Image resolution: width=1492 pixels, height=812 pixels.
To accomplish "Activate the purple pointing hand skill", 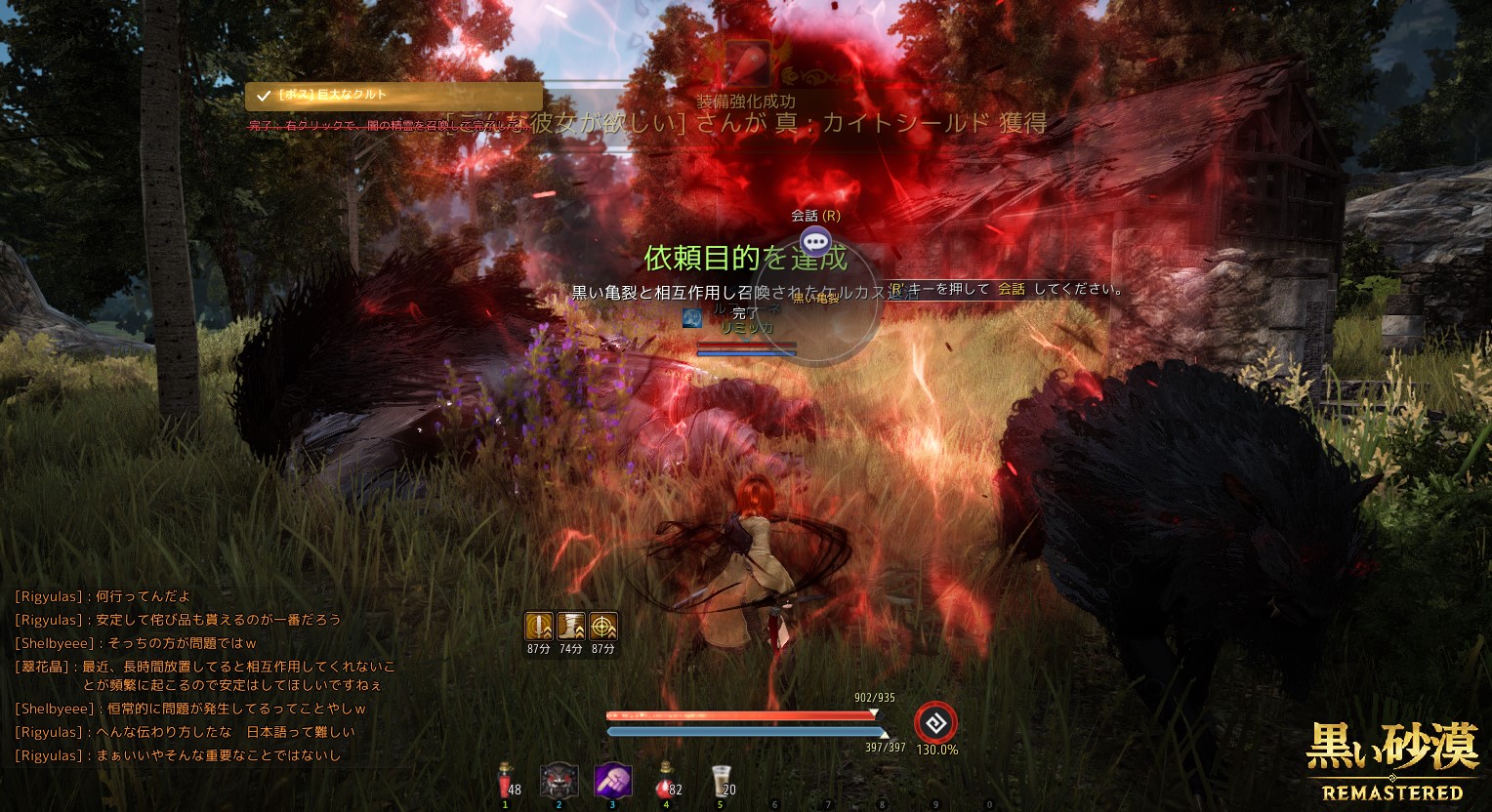I will pyautogui.click(x=613, y=781).
